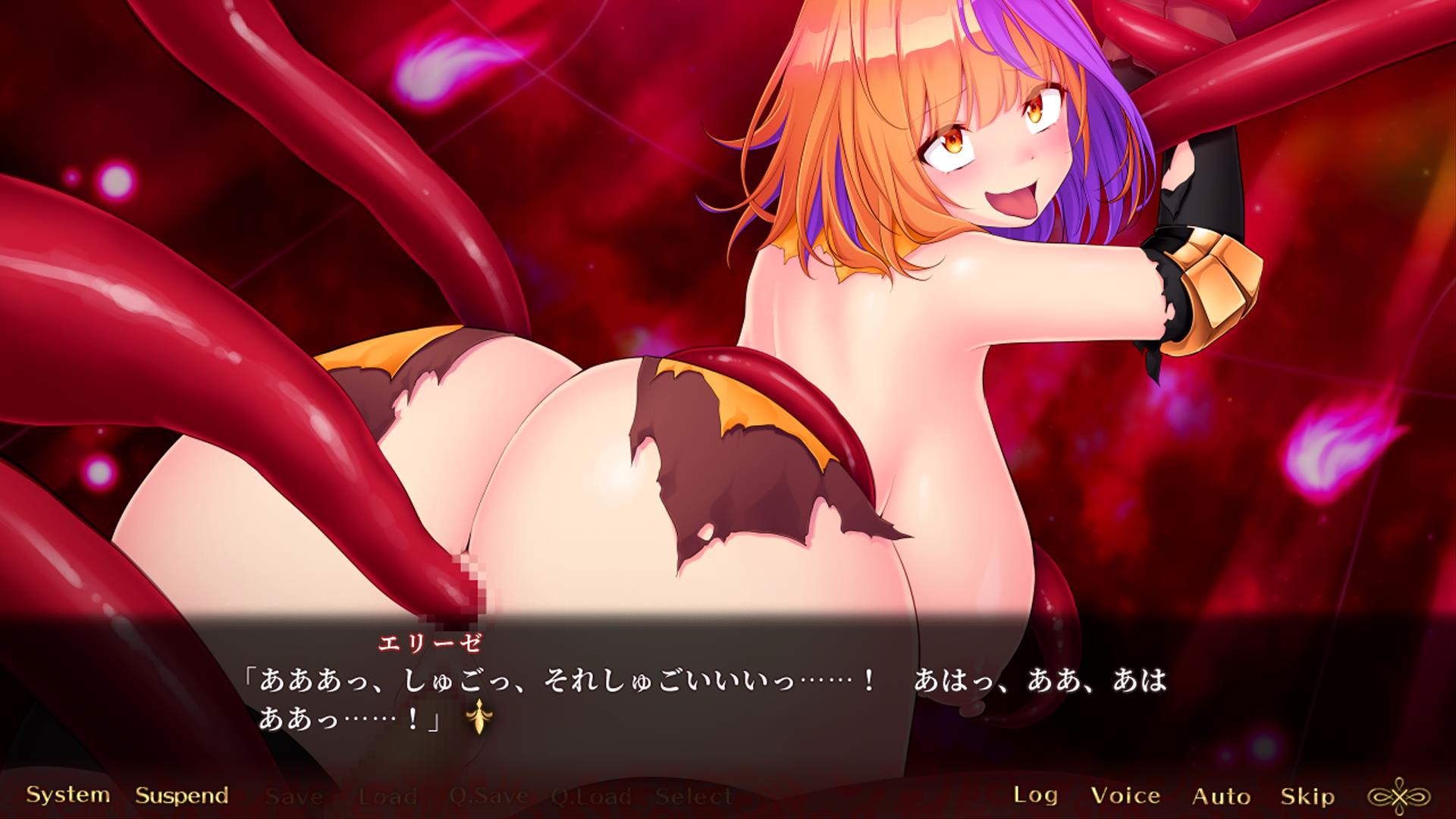Screen dimensions: 1456x819
Task: Replay the line with the Voice button
Action: pyautogui.click(x=1125, y=795)
